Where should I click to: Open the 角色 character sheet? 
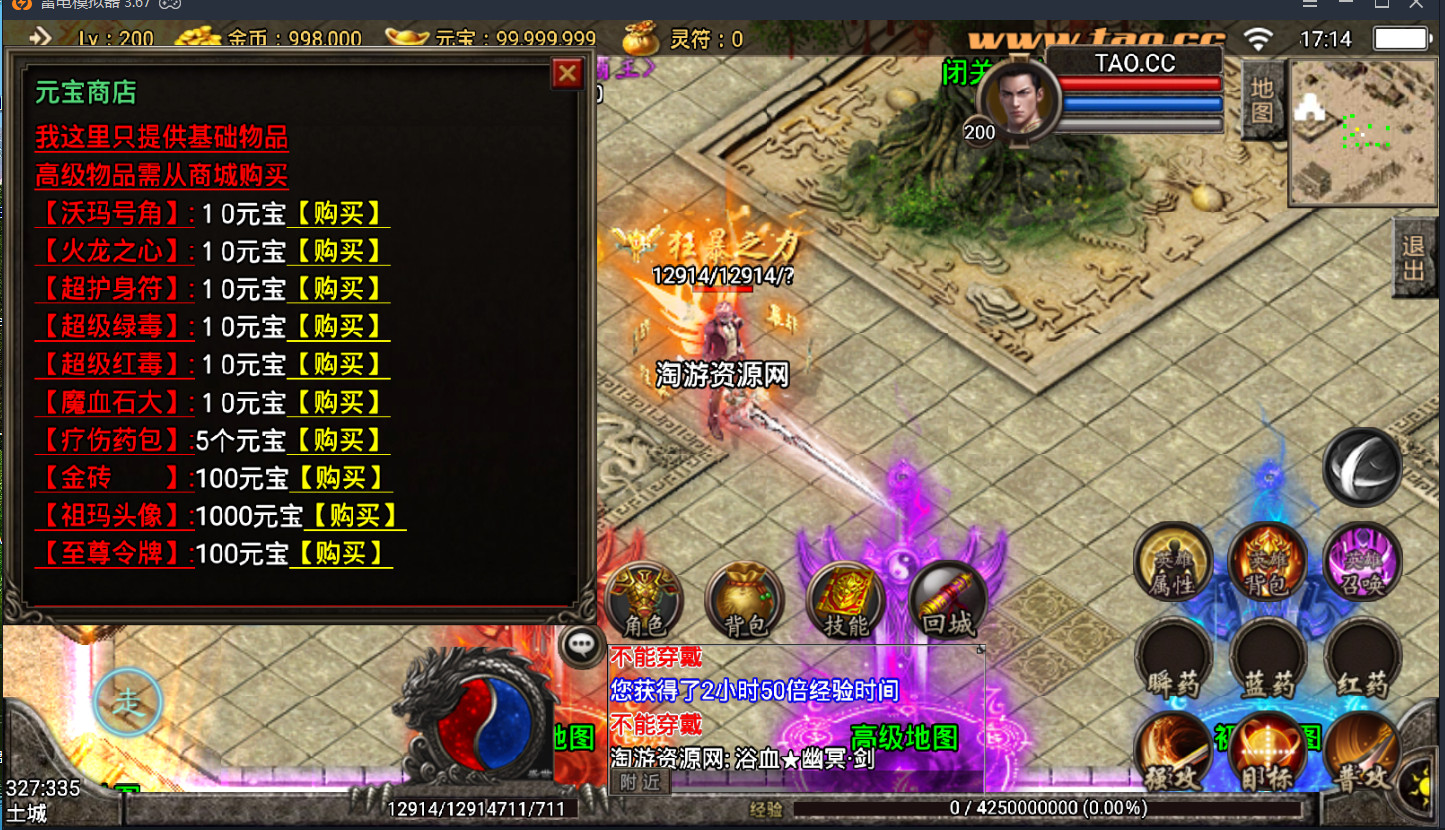tap(644, 601)
